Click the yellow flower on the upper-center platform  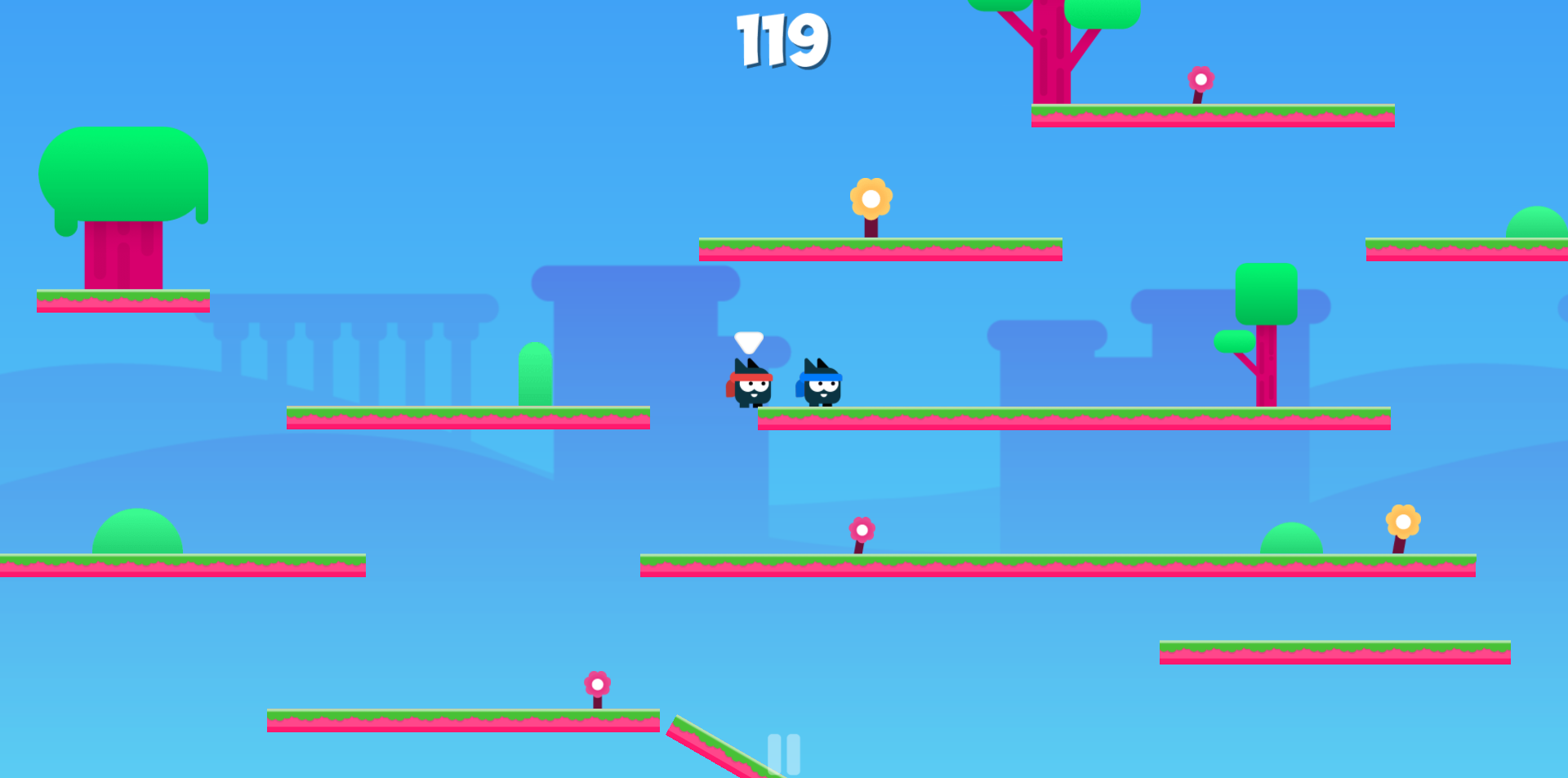(872, 198)
